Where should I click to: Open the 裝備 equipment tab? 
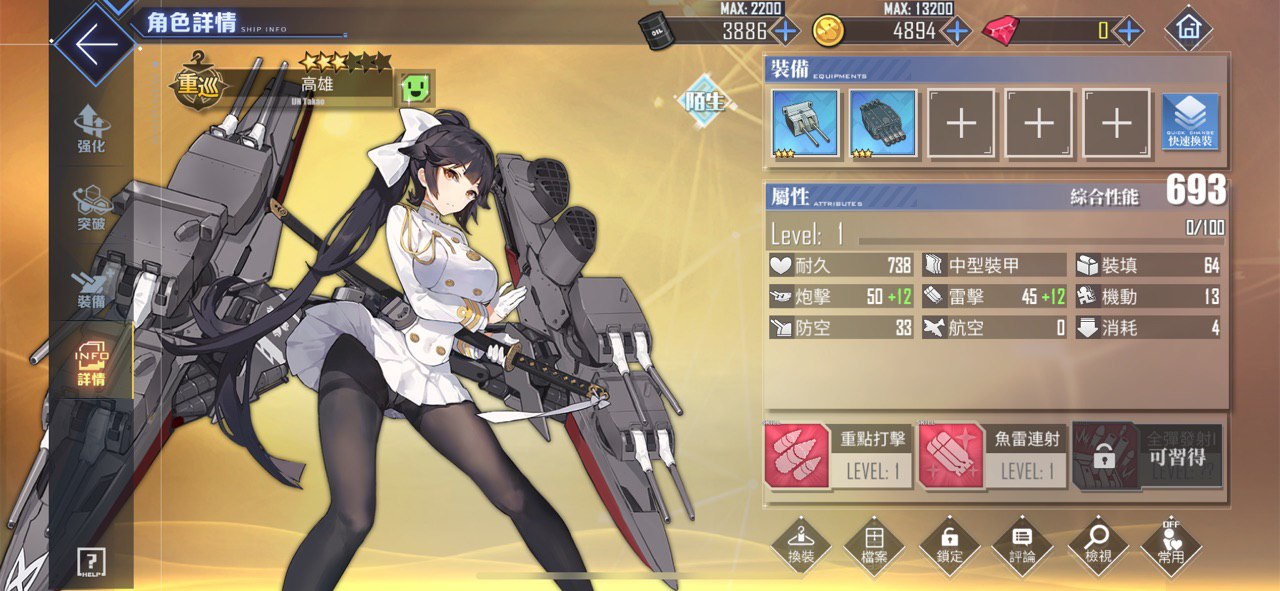point(91,286)
